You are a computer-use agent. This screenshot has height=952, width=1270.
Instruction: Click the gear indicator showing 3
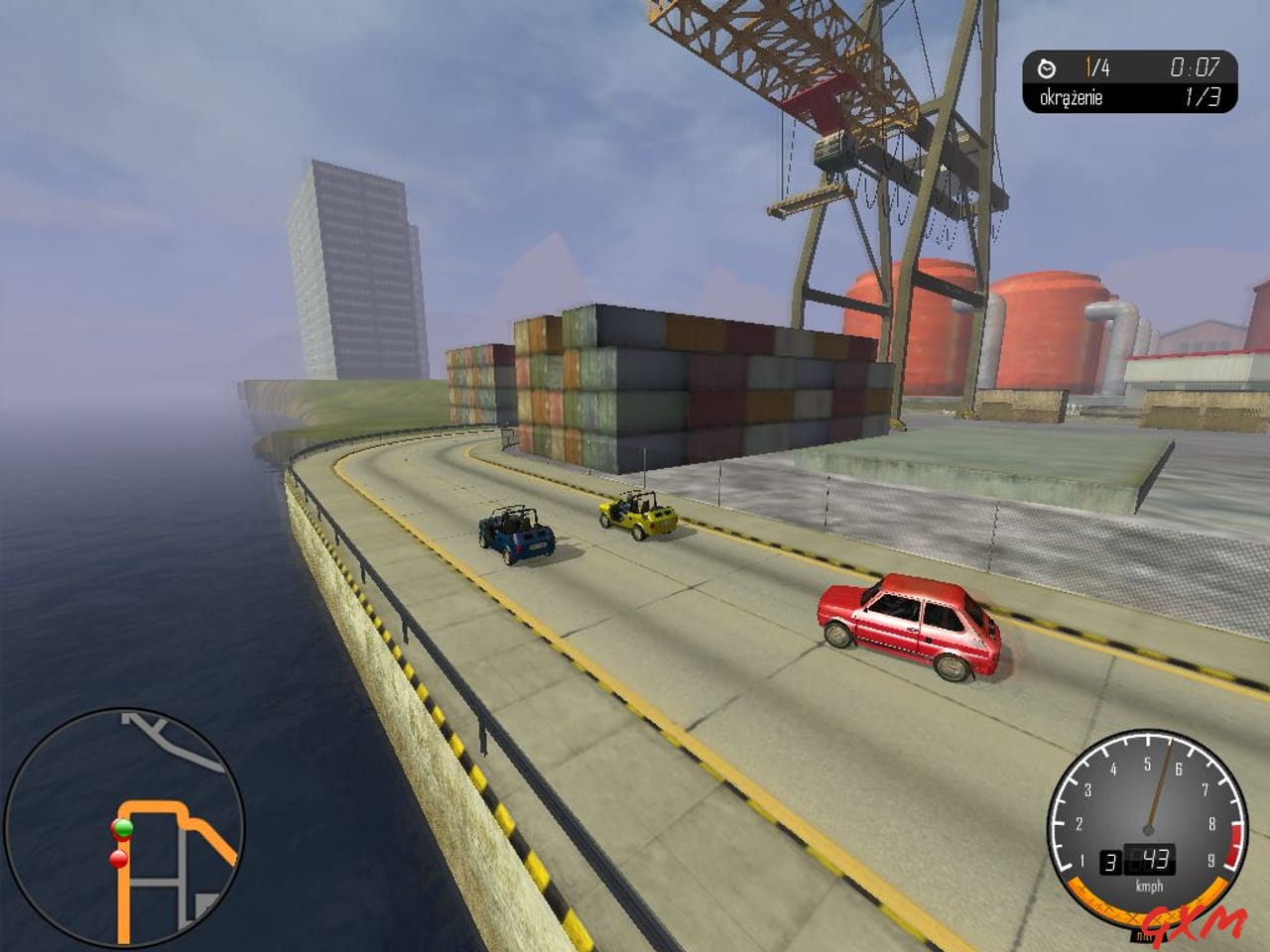click(x=1112, y=861)
